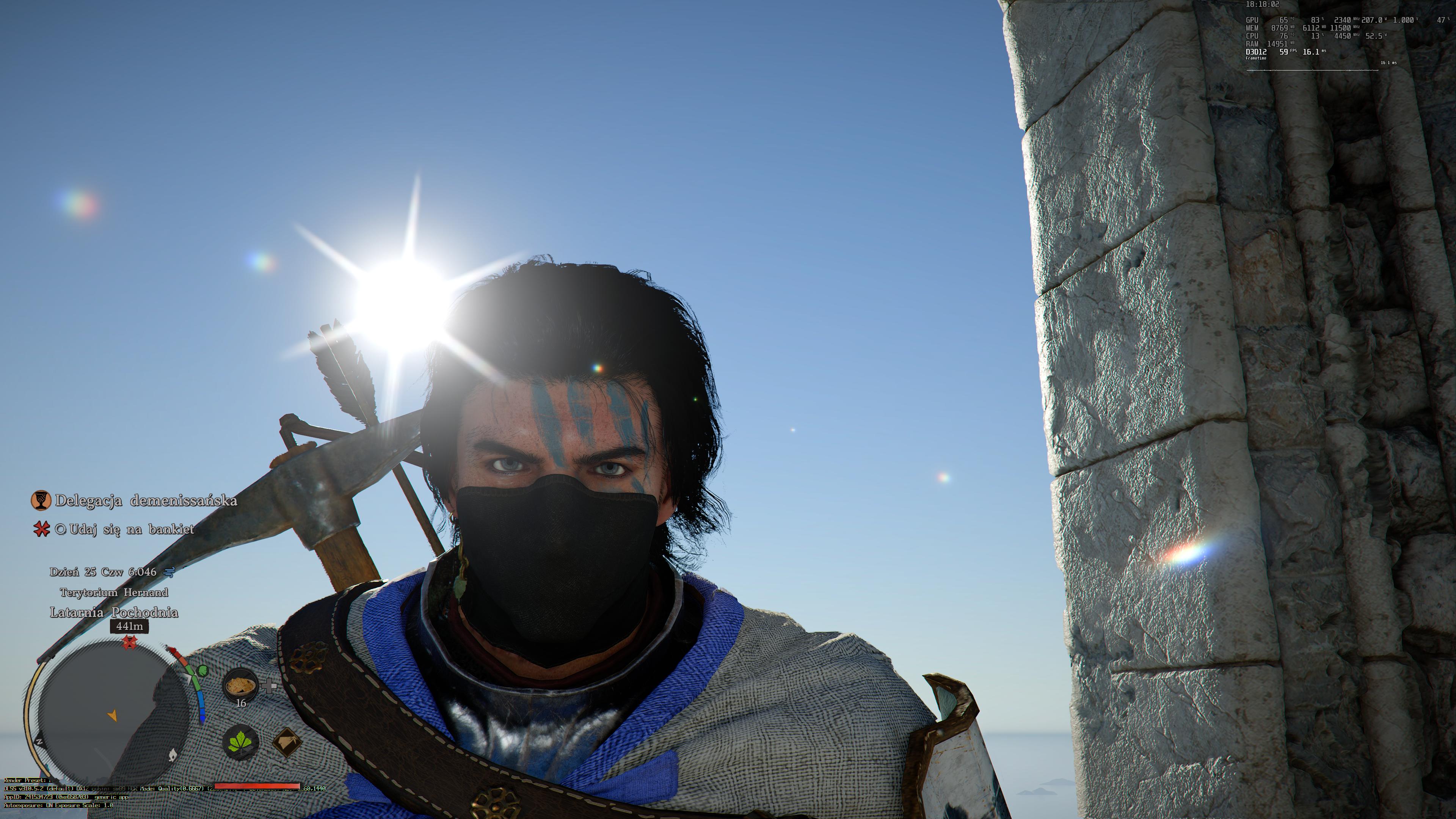Click the wind weather icon beside the date
This screenshot has width=1456, height=819.
click(169, 572)
